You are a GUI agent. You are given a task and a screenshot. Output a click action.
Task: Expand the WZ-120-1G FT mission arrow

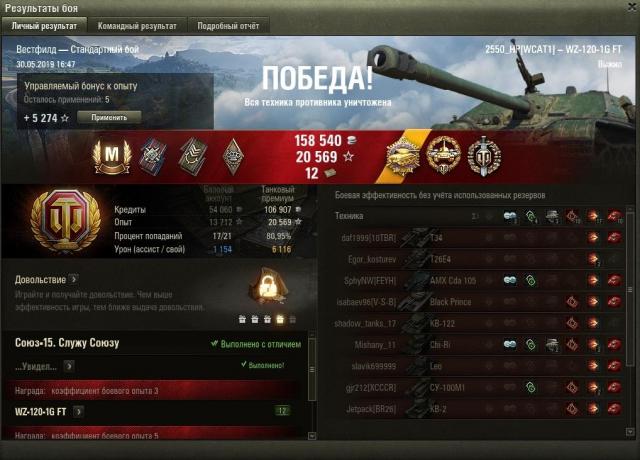79,410
